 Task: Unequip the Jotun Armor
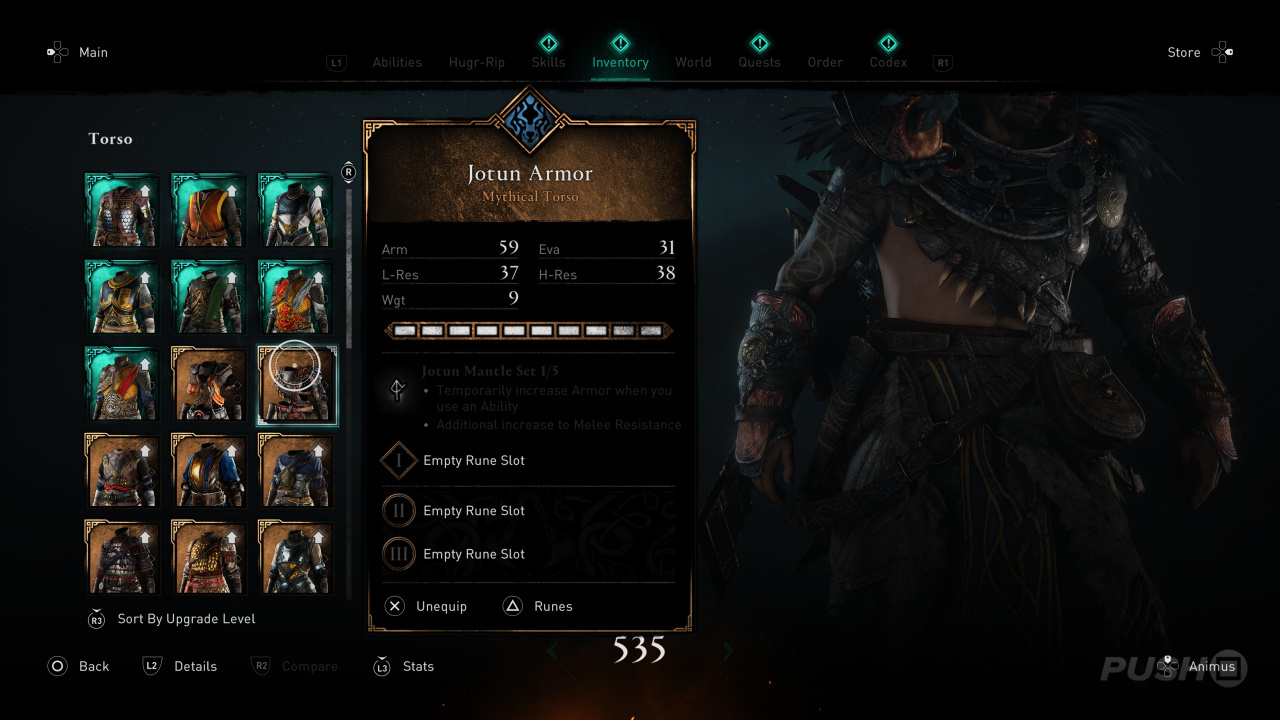[x=428, y=606]
